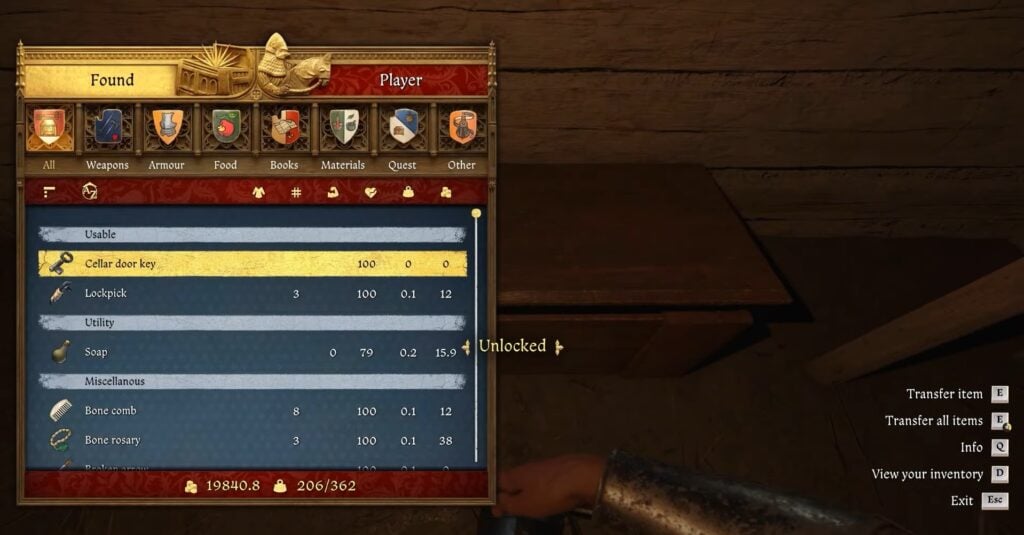The image size is (1024, 535).
Task: Sort the list by weight icon column
Action: [408, 192]
